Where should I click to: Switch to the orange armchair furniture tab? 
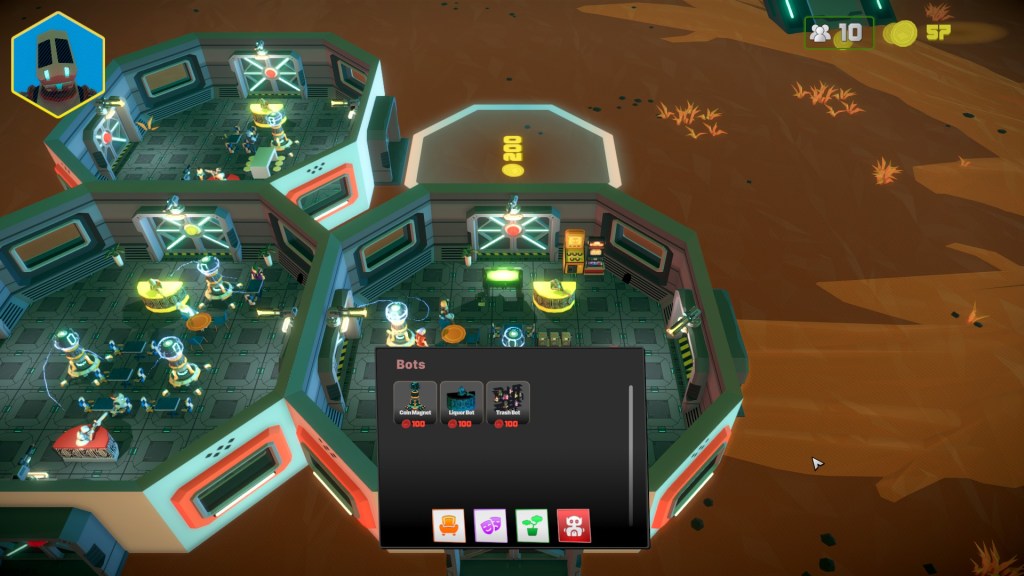(449, 525)
